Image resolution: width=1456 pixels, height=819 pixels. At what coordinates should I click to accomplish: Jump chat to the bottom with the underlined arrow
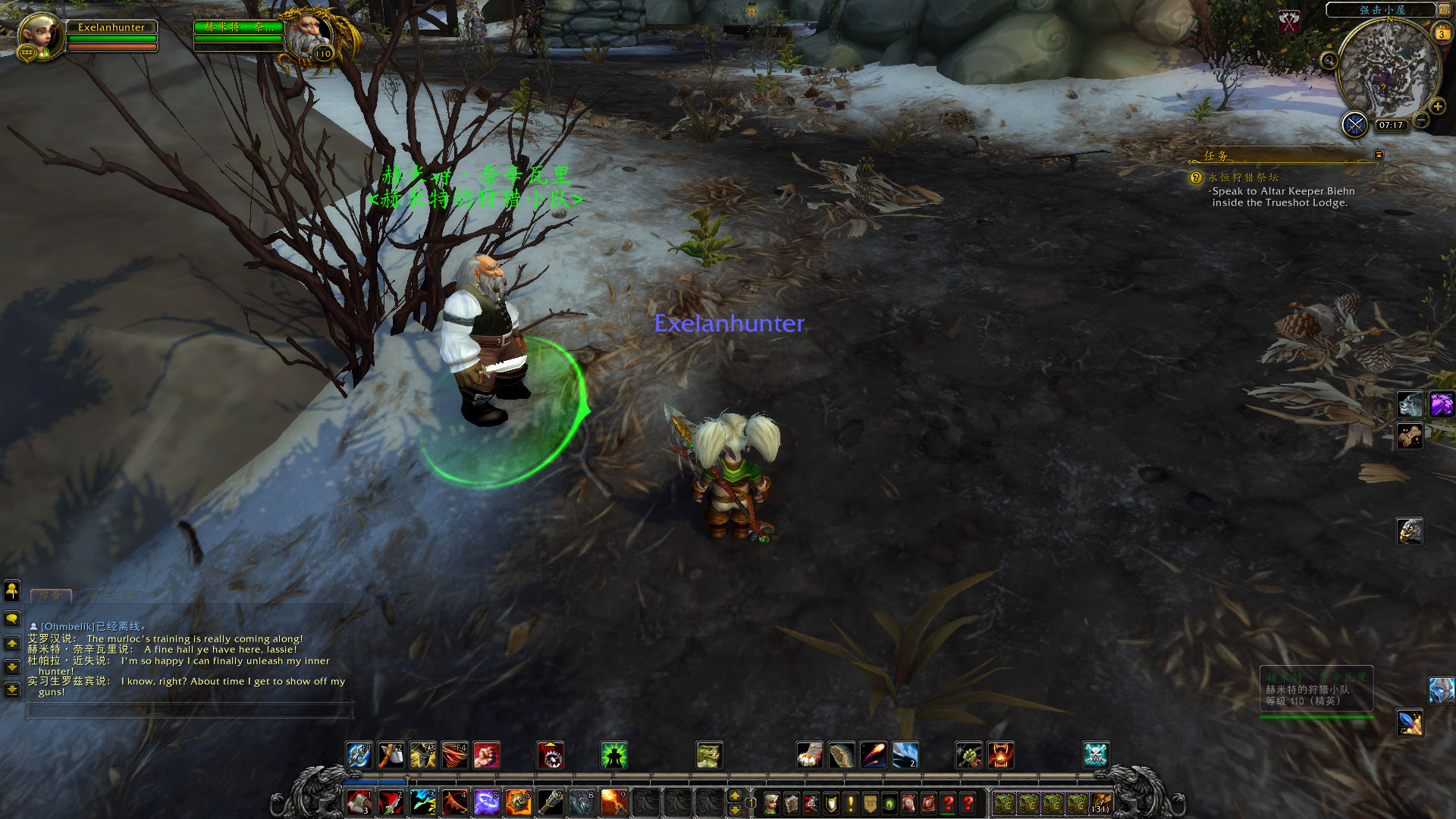[x=12, y=690]
